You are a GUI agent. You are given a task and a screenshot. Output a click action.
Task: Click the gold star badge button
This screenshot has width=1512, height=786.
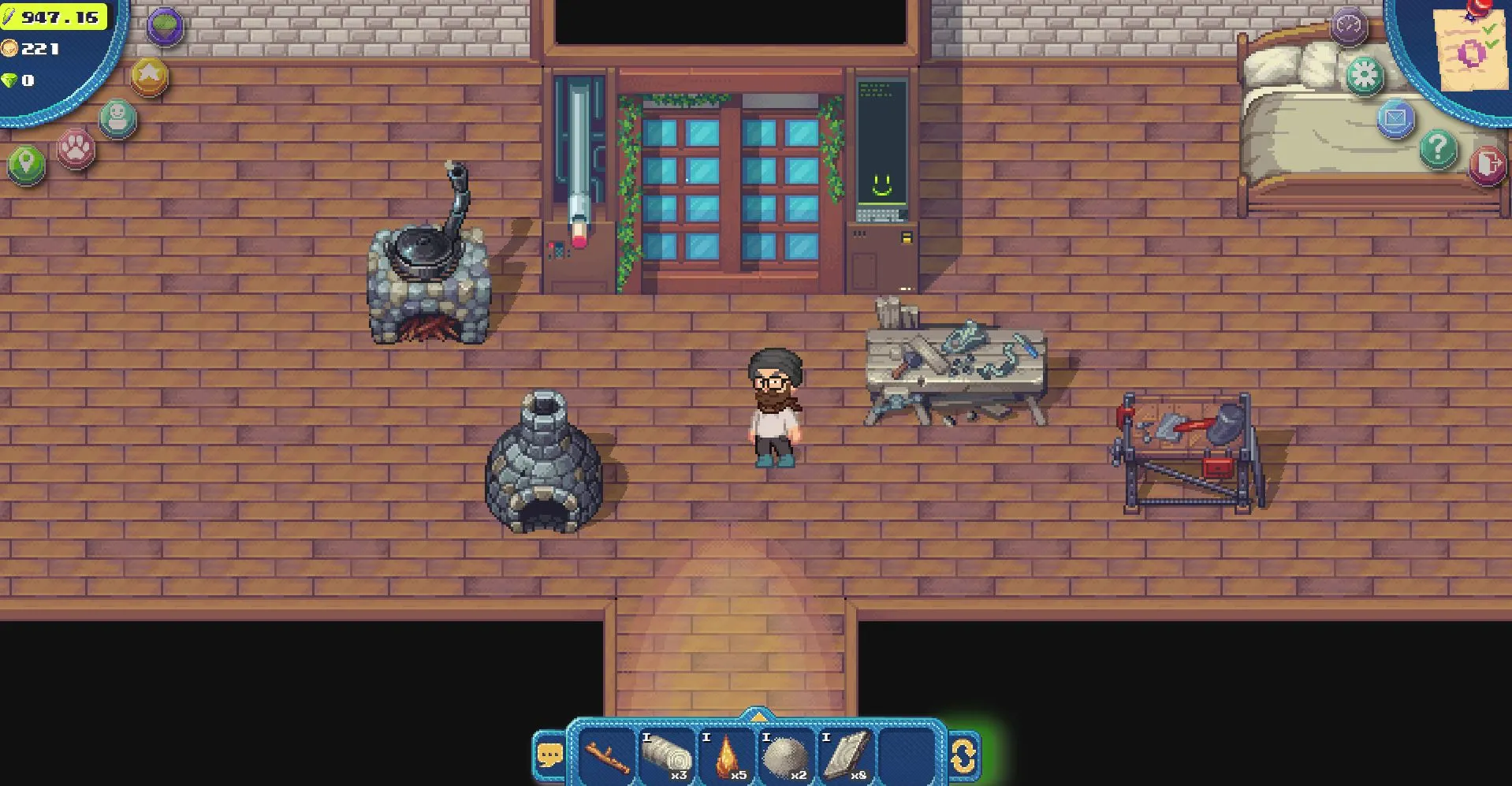pyautogui.click(x=150, y=76)
